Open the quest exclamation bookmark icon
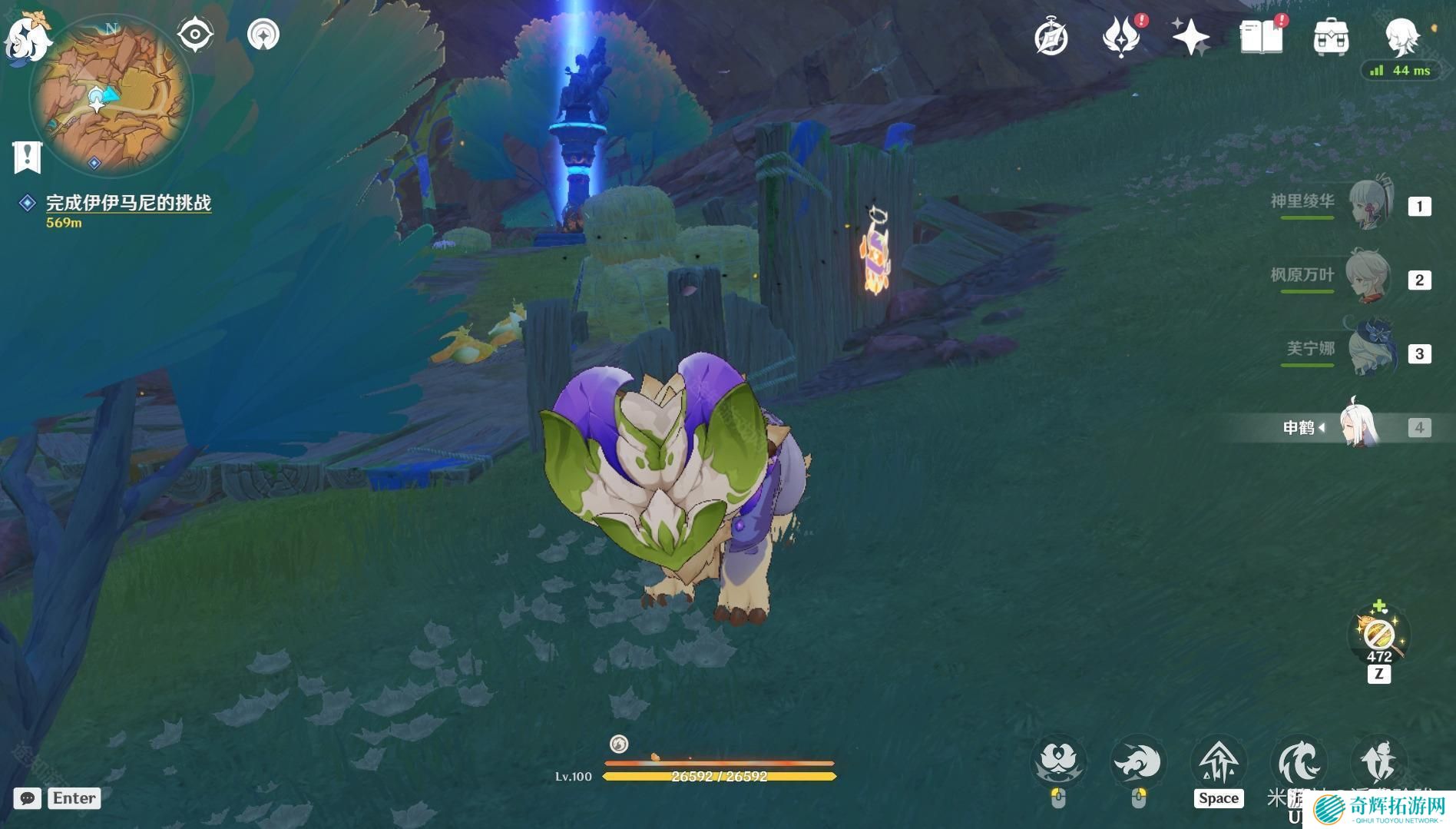The image size is (1456, 829). click(27, 157)
